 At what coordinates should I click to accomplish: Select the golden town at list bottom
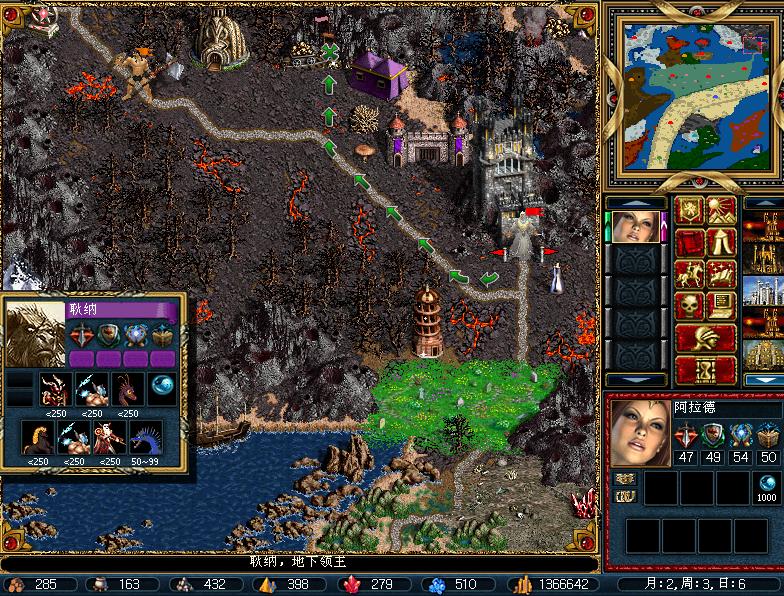click(765, 355)
